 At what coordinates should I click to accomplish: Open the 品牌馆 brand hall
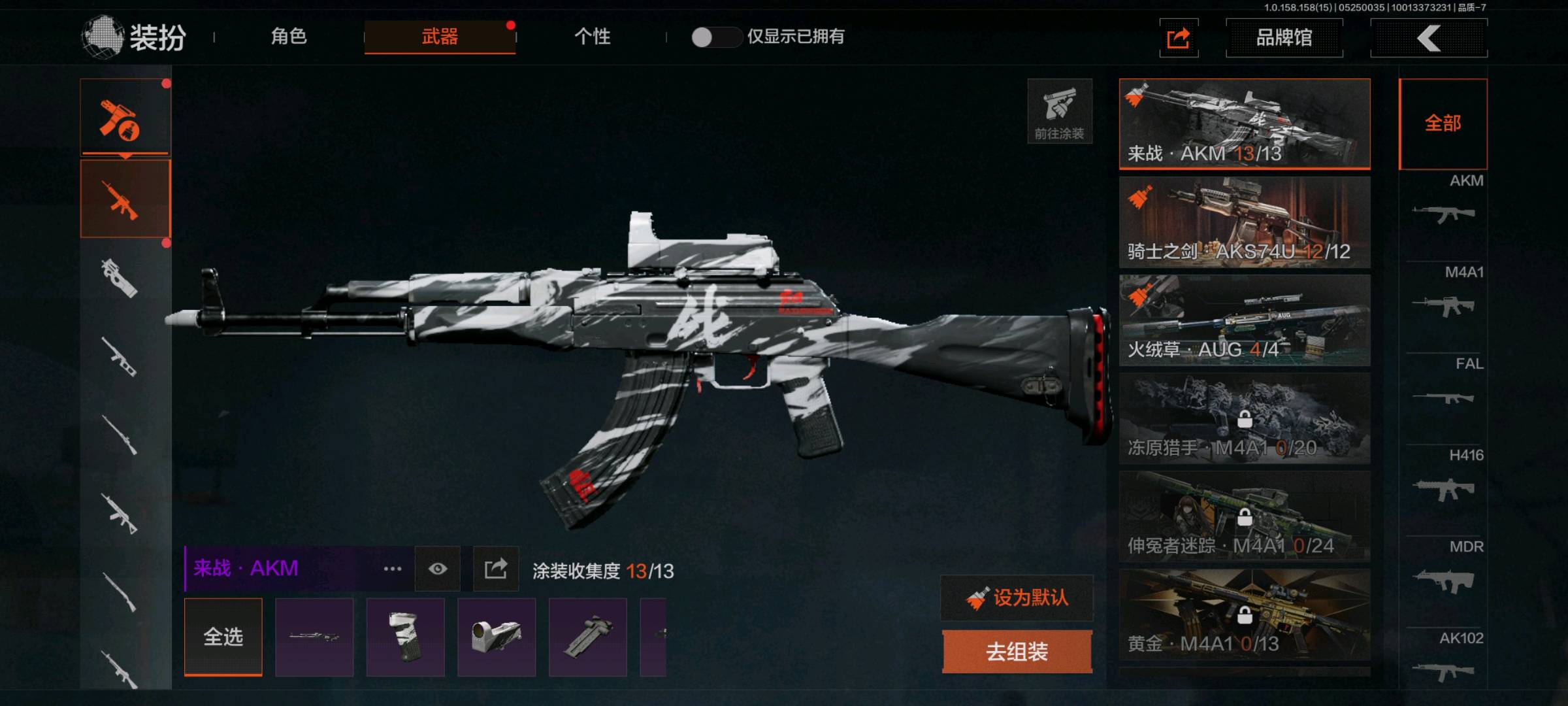tap(1284, 38)
